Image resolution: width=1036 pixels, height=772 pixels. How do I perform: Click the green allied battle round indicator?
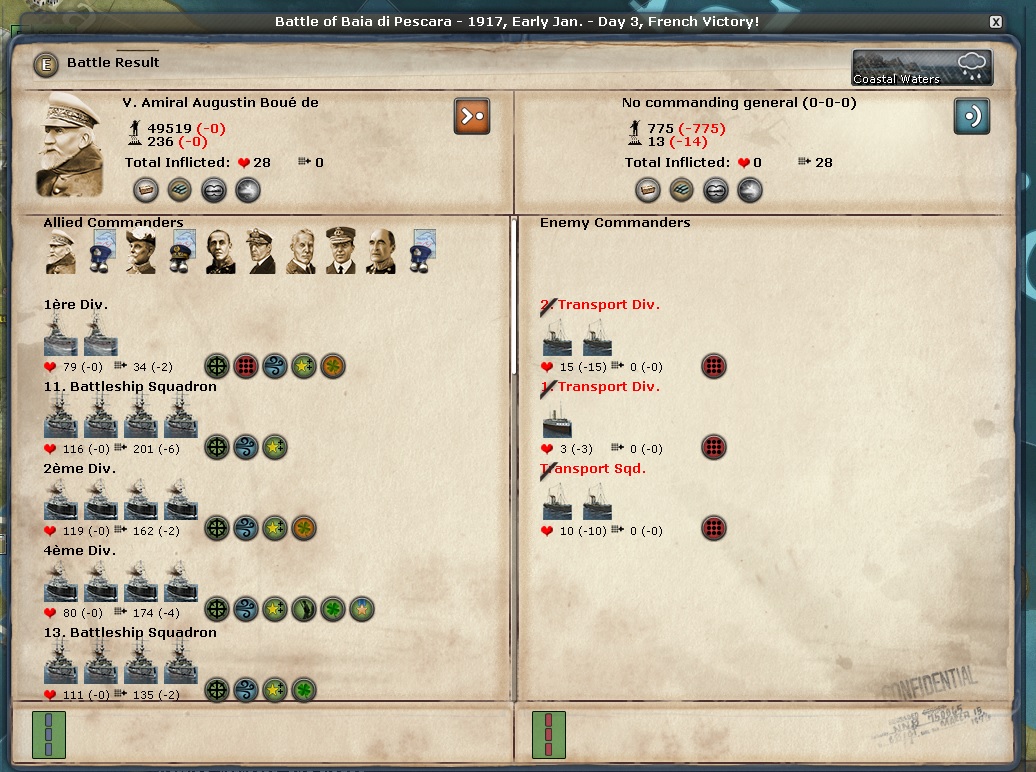[48, 735]
